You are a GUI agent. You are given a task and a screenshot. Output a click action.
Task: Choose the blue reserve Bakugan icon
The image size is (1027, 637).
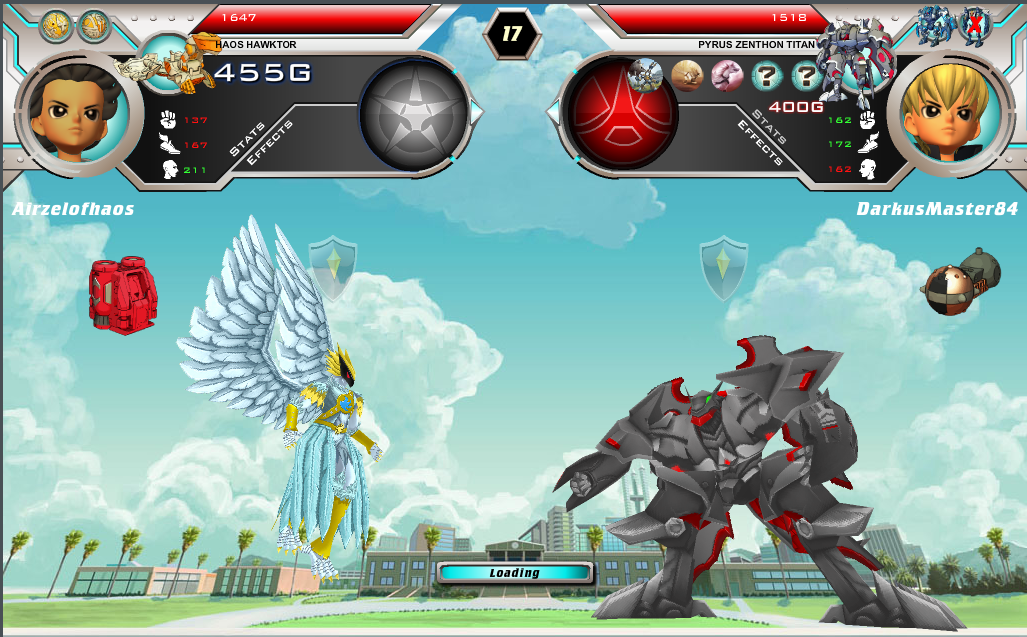pos(935,25)
